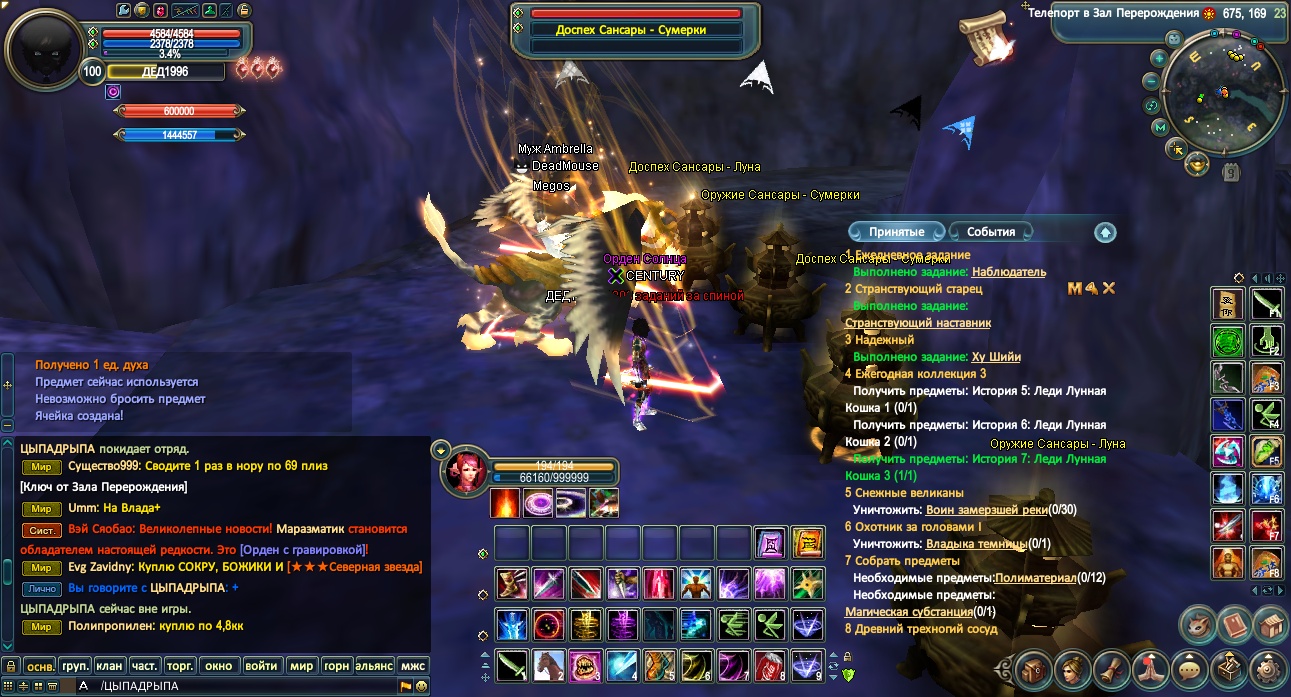
Task: Open the world map with M button
Action: point(1160,127)
